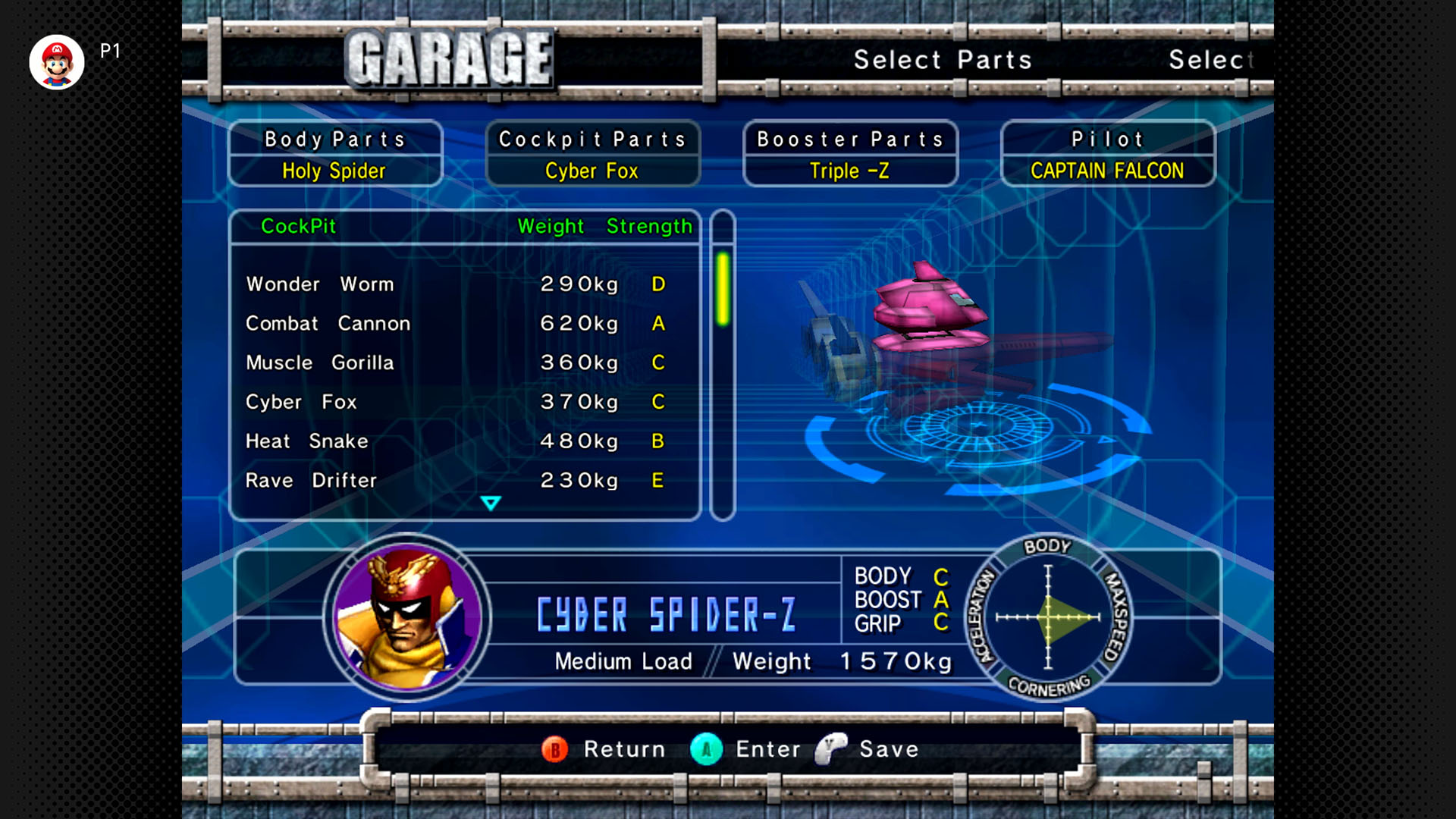The width and height of the screenshot is (1456, 819).
Task: Select the Combat Cannon cockpit row
Action: [x=455, y=324]
